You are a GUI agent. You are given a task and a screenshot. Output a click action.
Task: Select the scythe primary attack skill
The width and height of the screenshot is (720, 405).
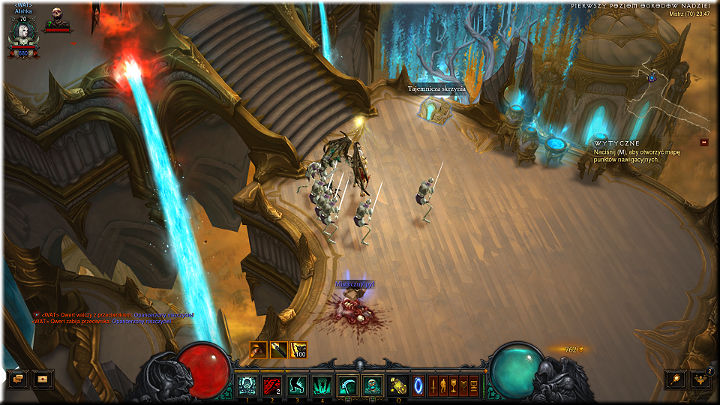347,384
